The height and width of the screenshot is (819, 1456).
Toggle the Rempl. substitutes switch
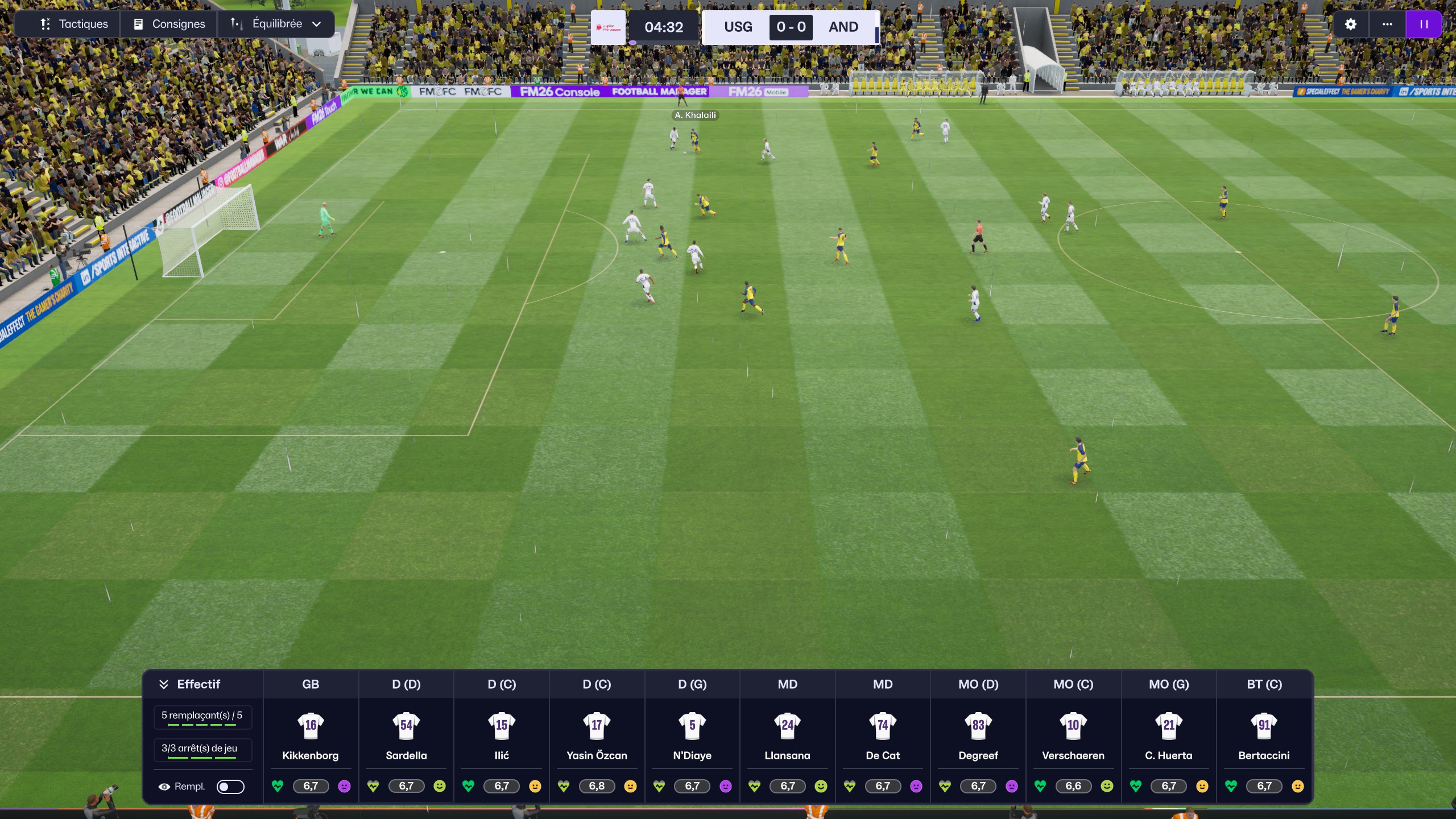point(230,787)
